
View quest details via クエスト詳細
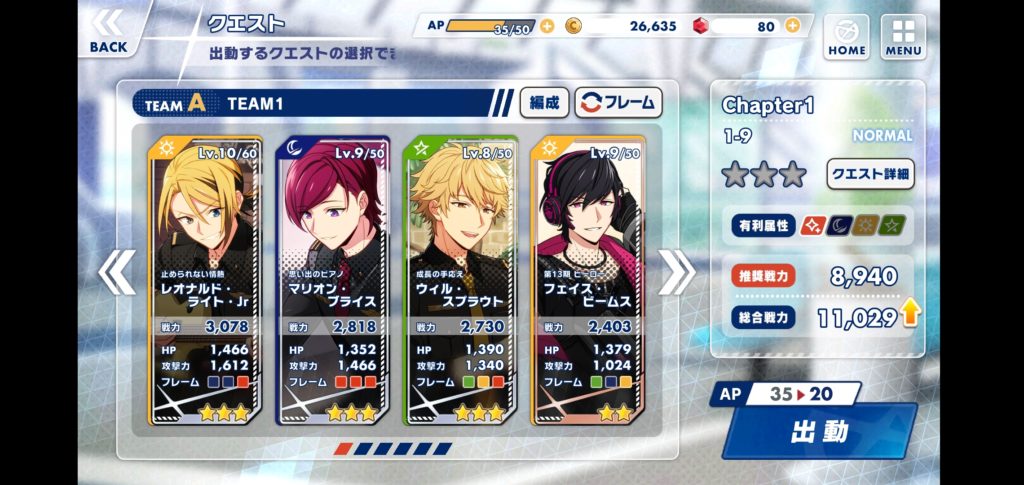869,173
